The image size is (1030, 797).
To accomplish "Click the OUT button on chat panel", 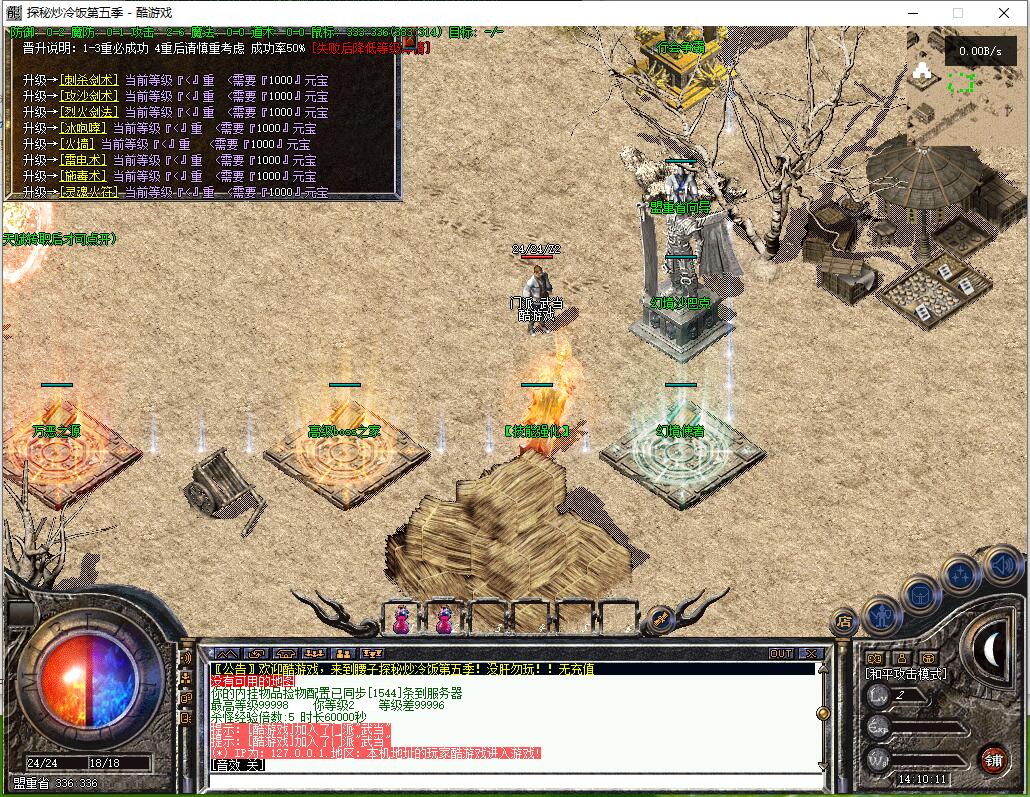I will pyautogui.click(x=780, y=653).
